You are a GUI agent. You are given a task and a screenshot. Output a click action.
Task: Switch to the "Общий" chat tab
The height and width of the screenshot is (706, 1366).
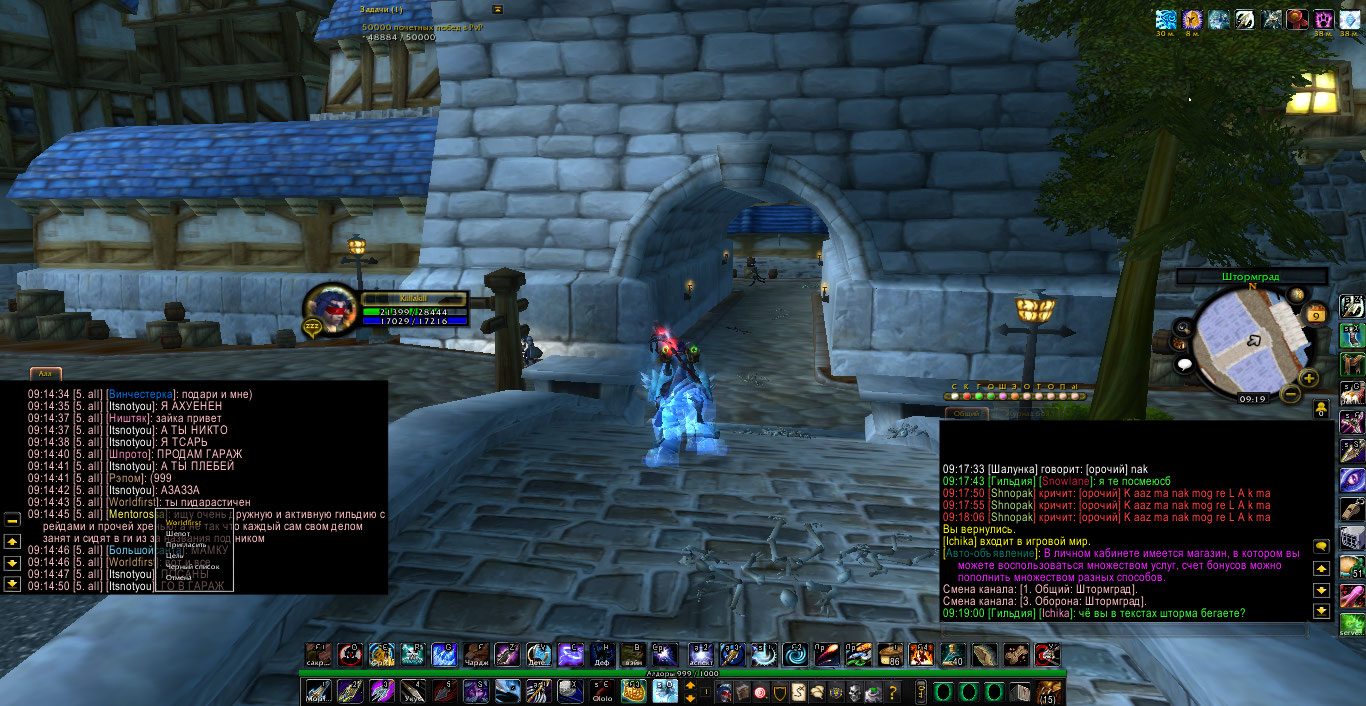tap(966, 413)
